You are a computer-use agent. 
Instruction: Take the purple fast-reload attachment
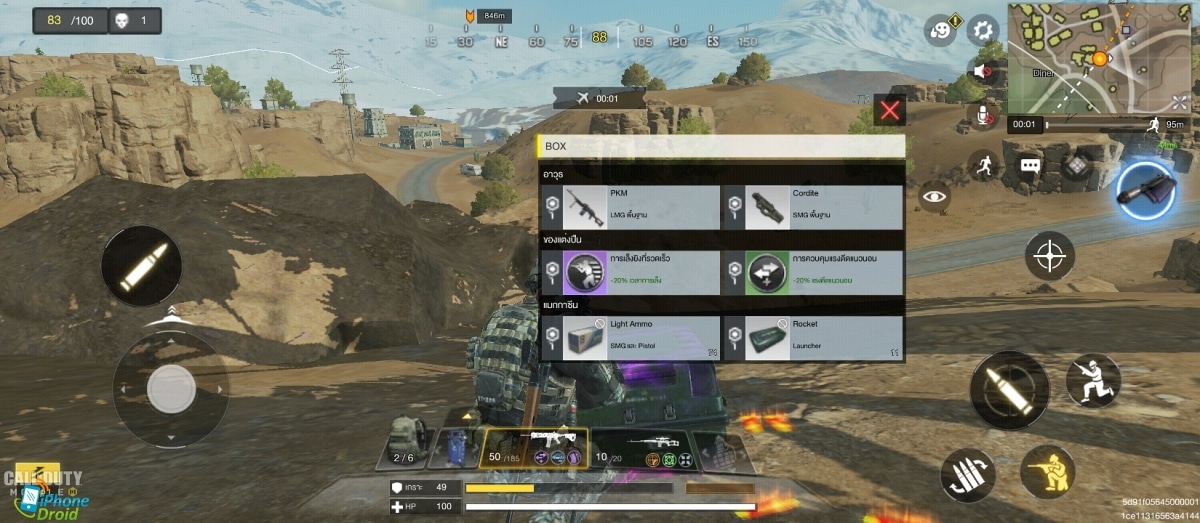[631, 273]
